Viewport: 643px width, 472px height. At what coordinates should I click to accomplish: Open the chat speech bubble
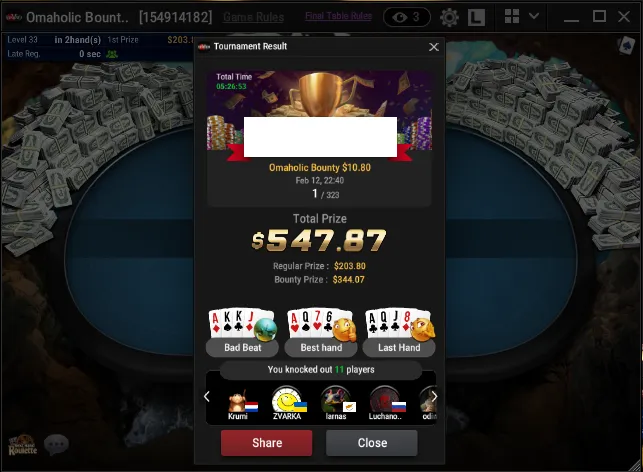(55, 445)
